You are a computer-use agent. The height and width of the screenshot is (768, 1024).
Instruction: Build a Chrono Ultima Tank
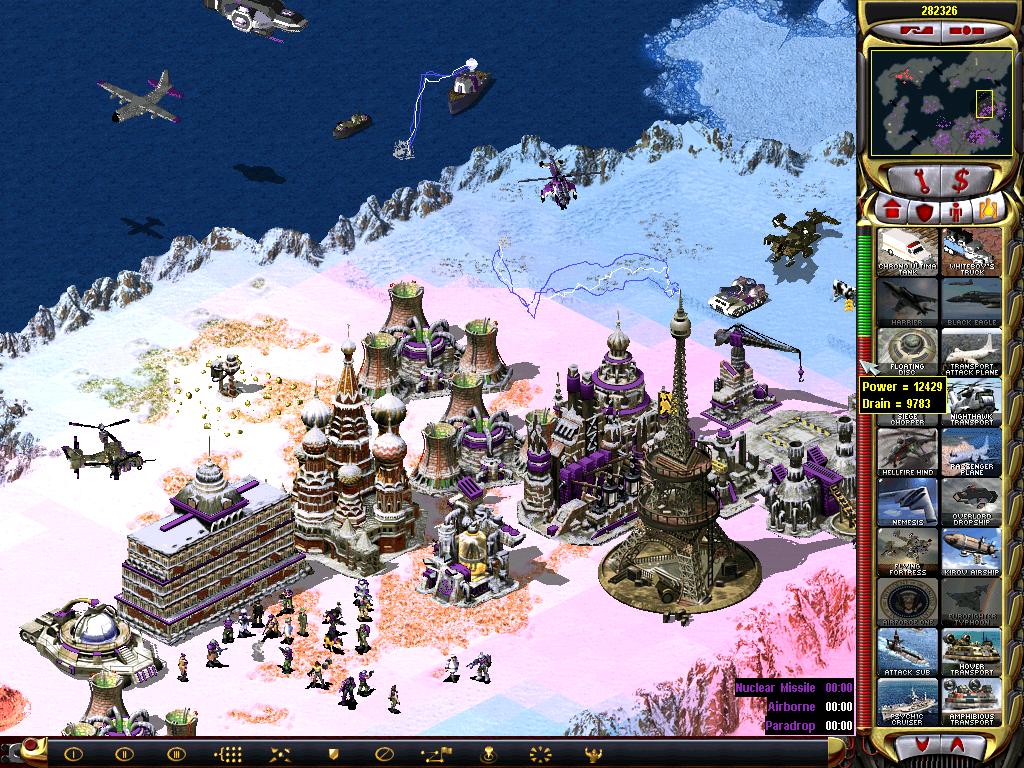[909, 252]
